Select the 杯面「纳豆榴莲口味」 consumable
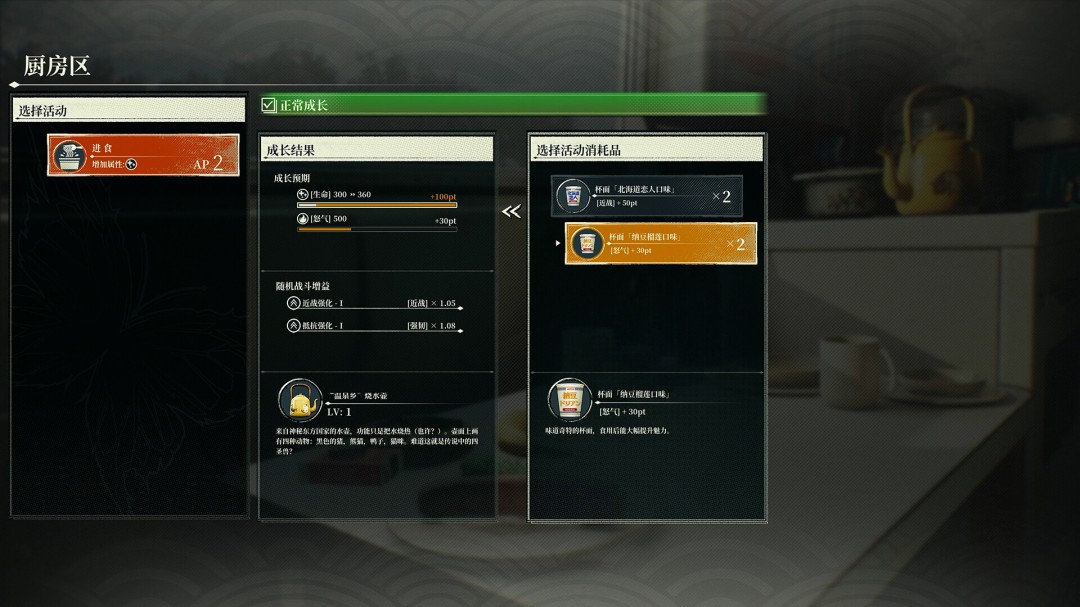The height and width of the screenshot is (607, 1080). (x=660, y=243)
